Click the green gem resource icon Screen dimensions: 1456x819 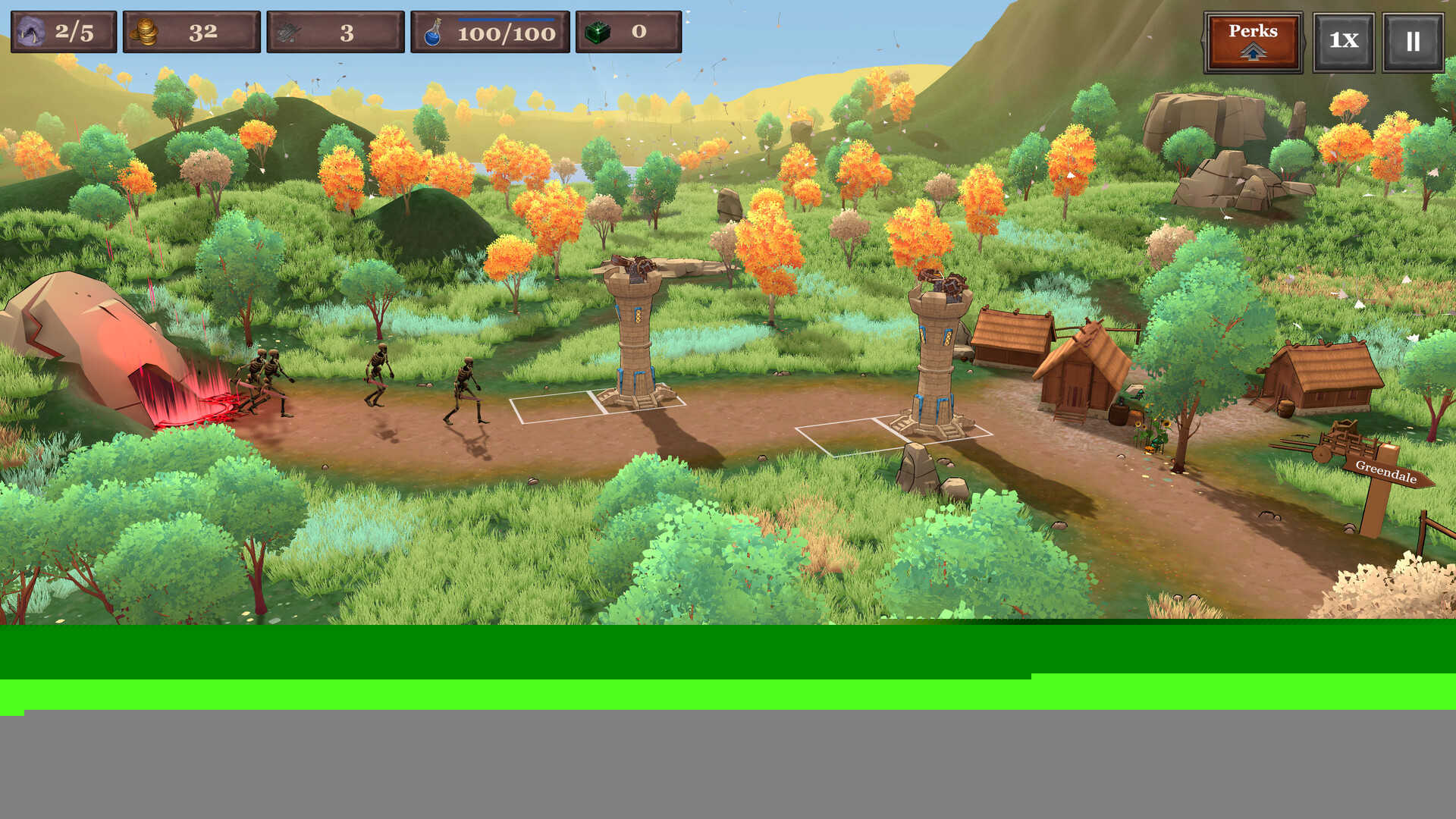pos(598,32)
